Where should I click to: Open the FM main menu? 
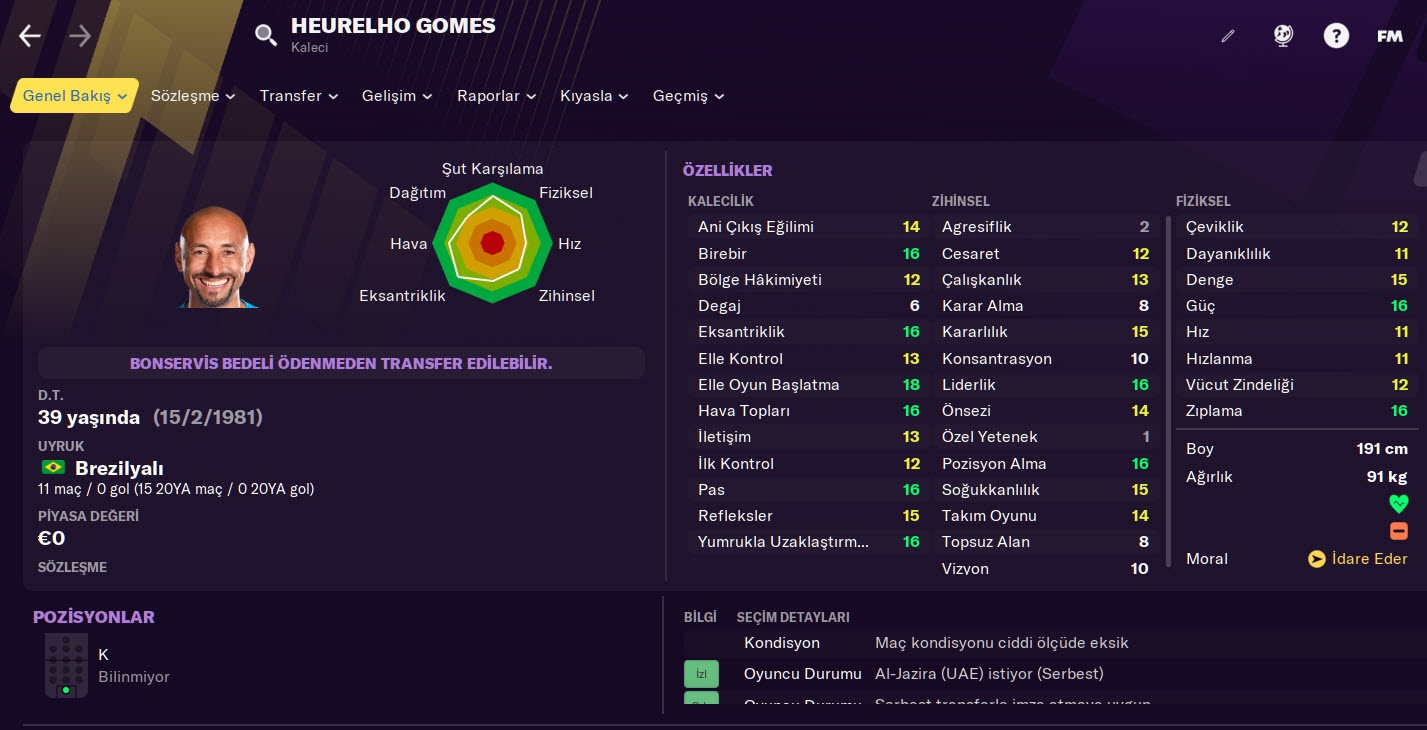point(1389,37)
